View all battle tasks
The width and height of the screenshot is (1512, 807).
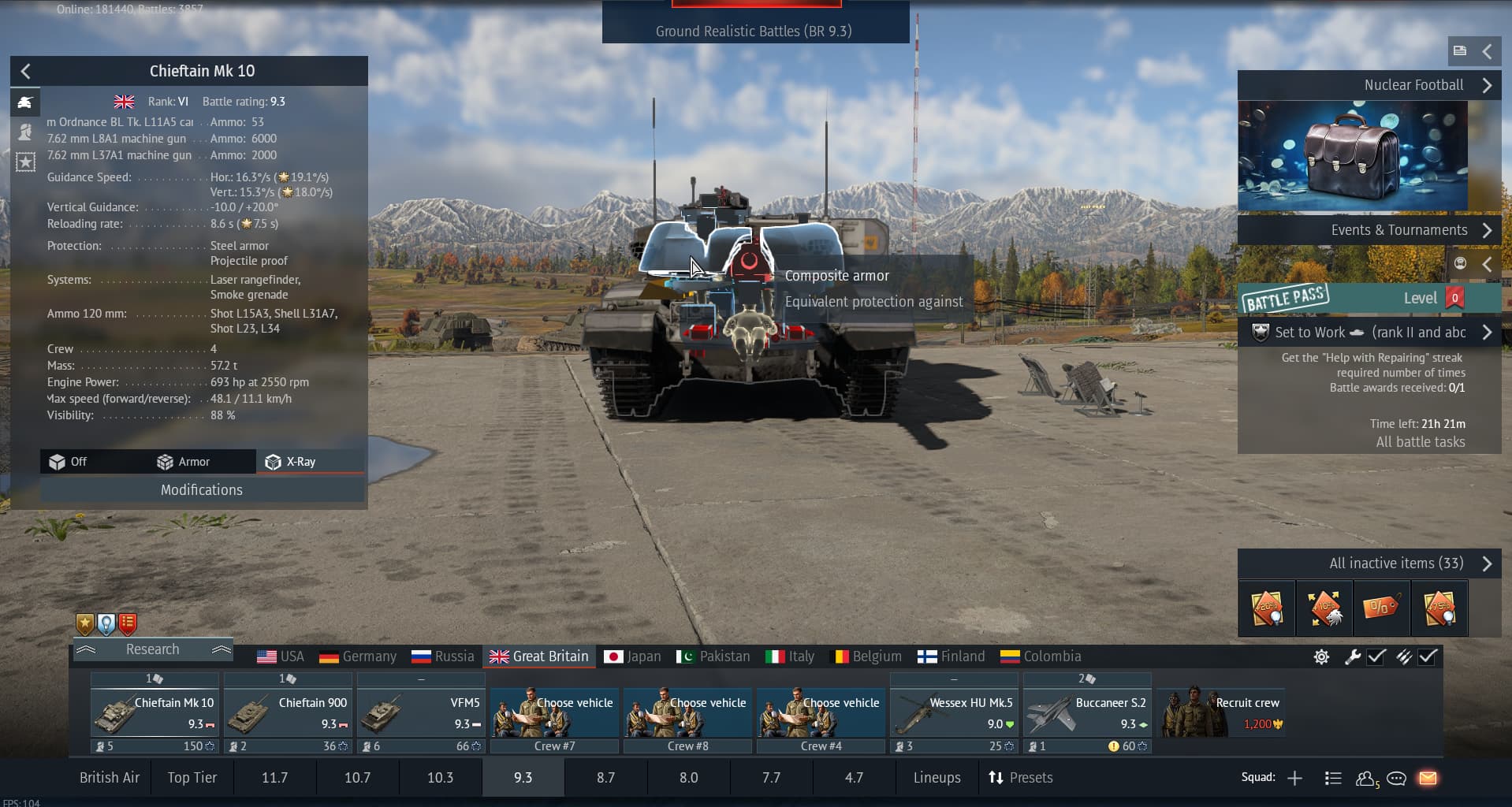1420,442
